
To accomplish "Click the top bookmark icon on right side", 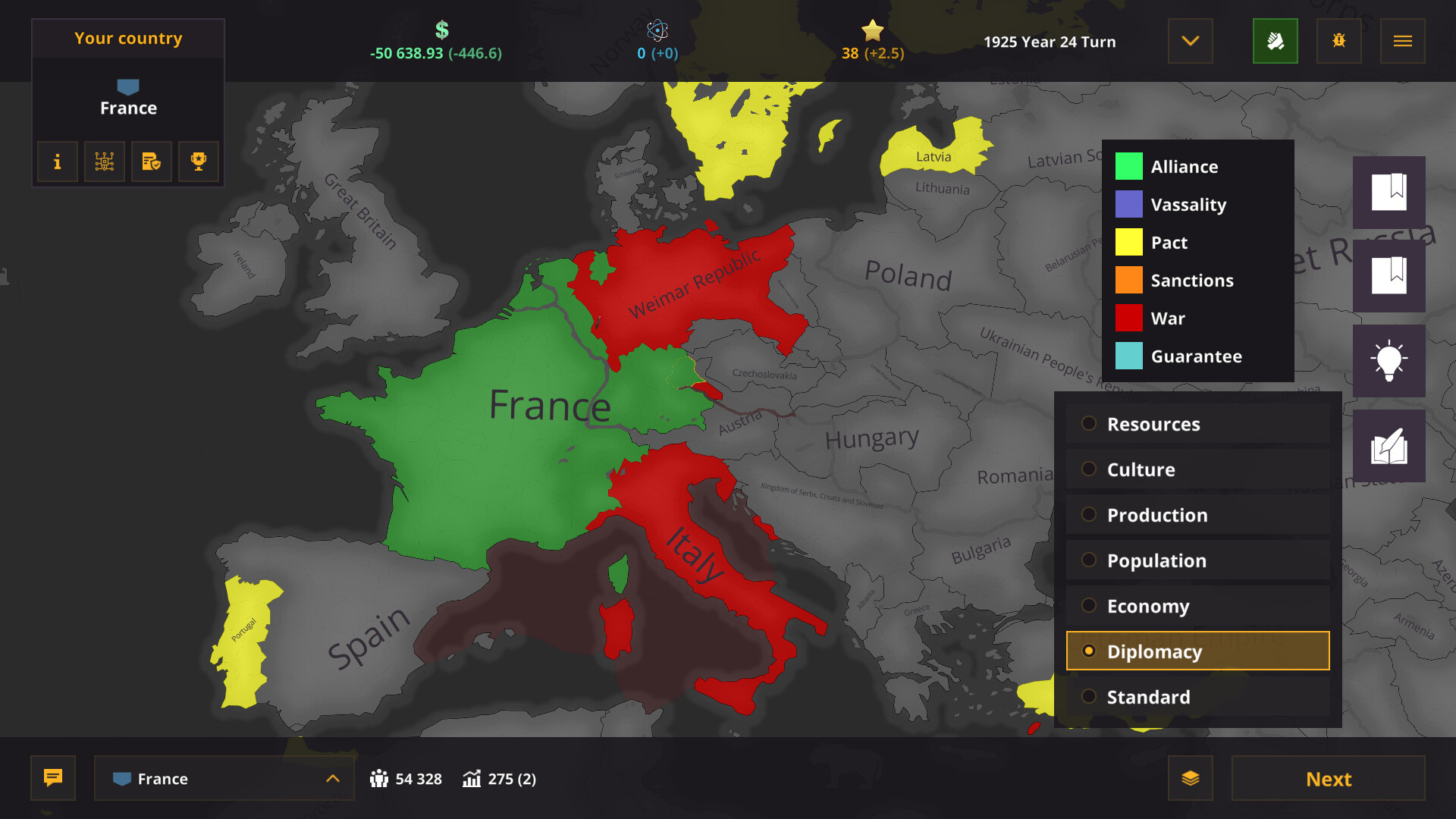I will [1389, 192].
